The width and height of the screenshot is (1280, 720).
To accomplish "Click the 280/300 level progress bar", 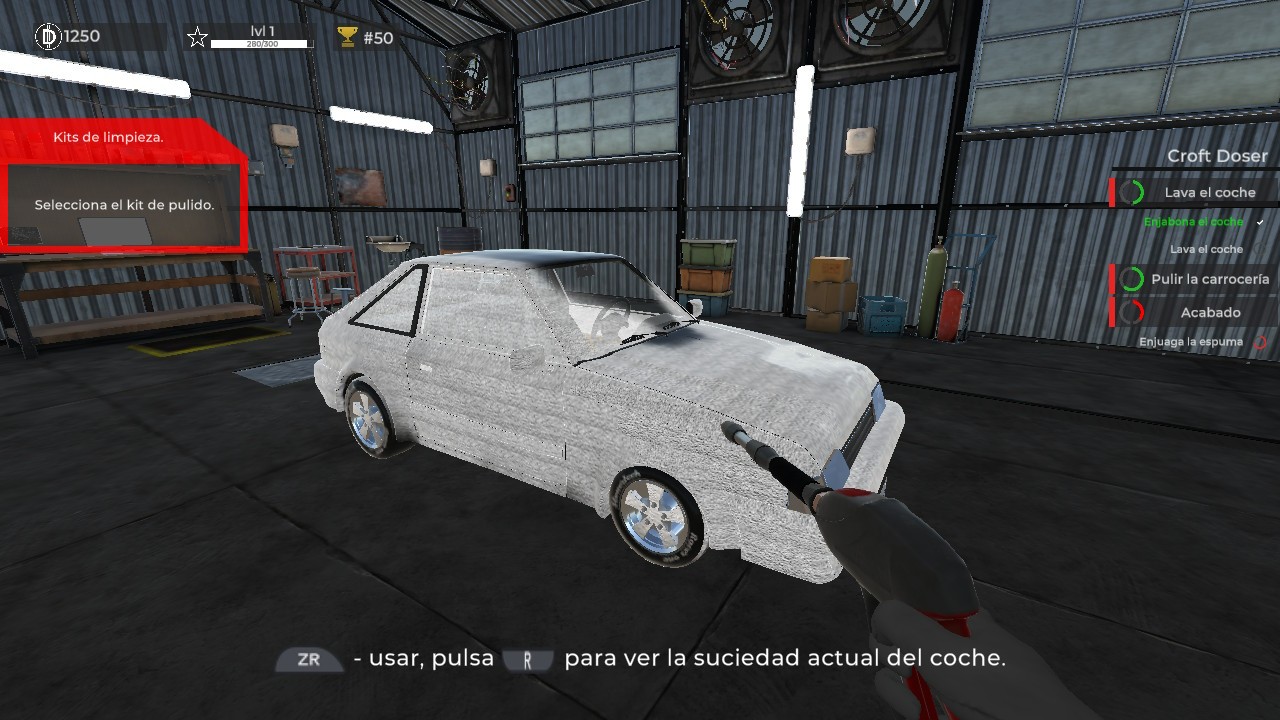I will (x=264, y=45).
